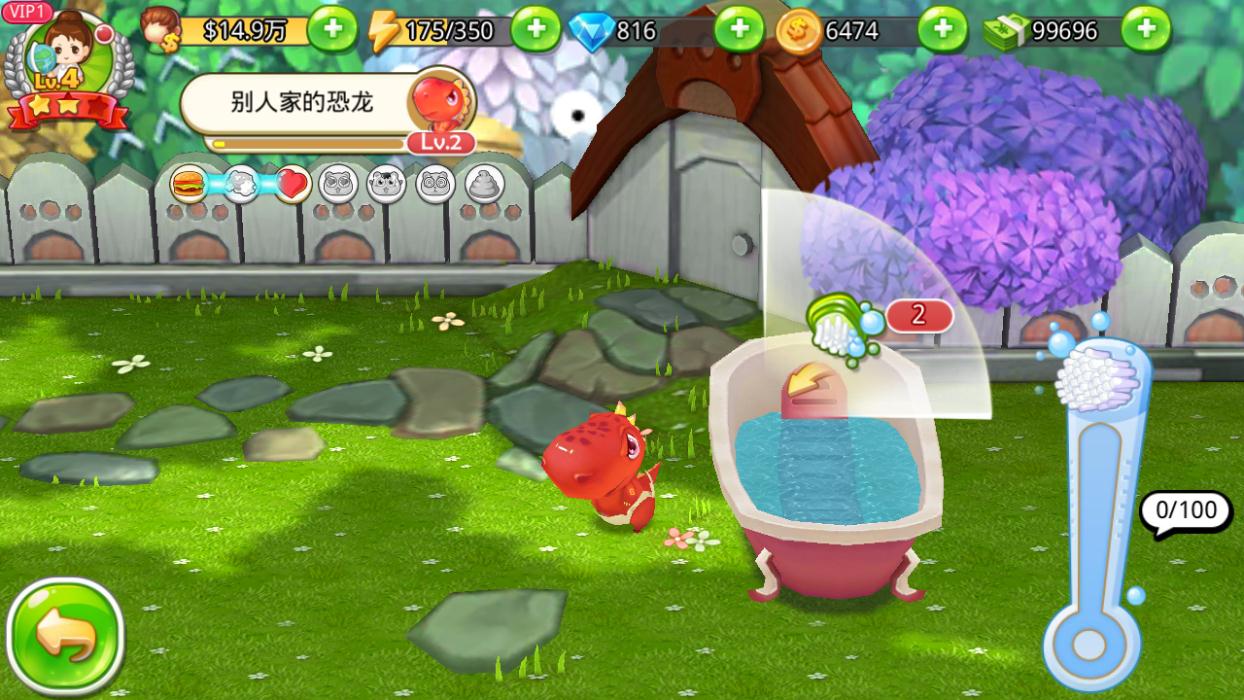Select the hamburger feeding status icon
This screenshot has height=700, width=1244.
(188, 184)
